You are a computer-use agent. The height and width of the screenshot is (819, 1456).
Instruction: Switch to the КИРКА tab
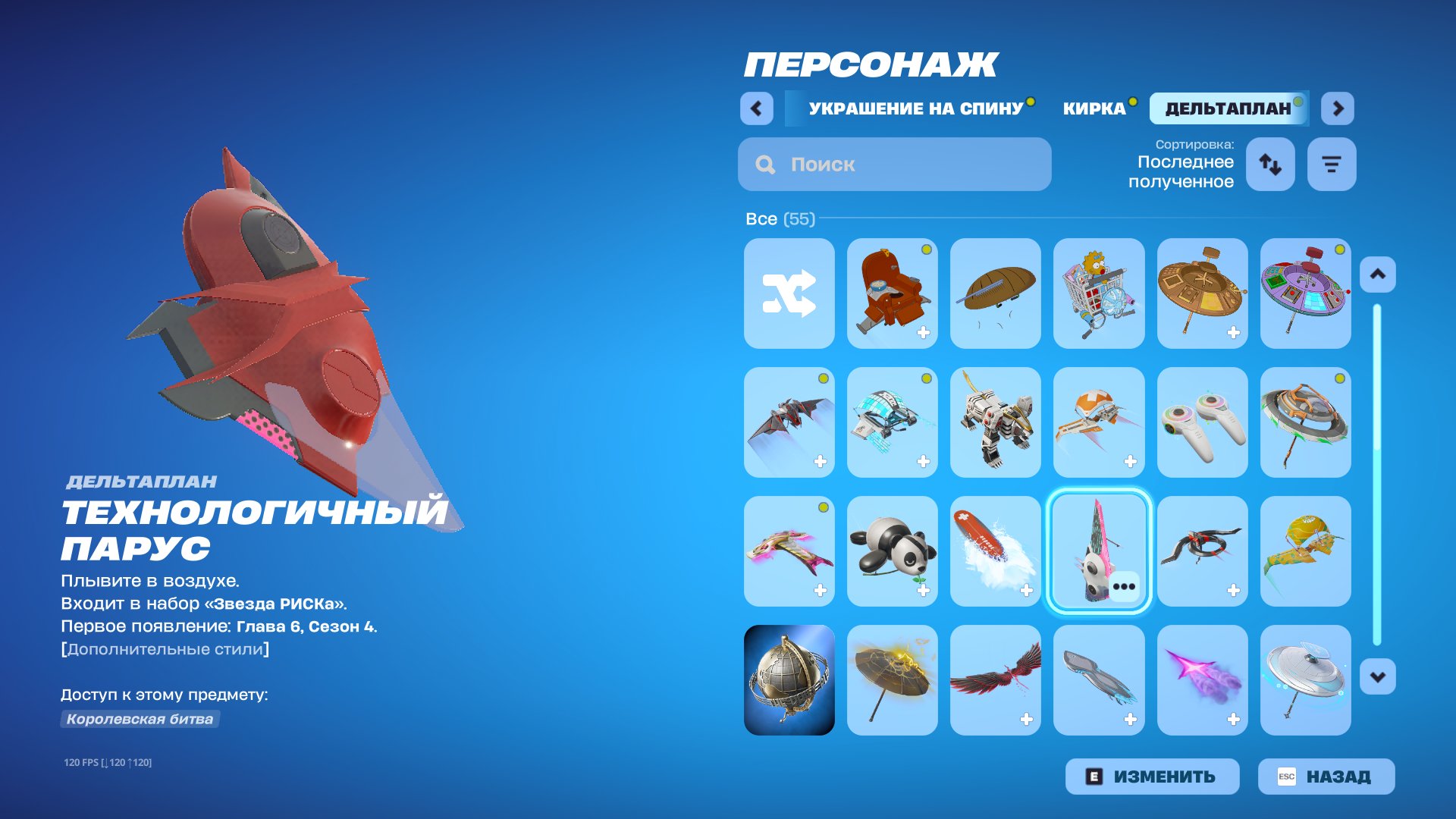pyautogui.click(x=1094, y=107)
